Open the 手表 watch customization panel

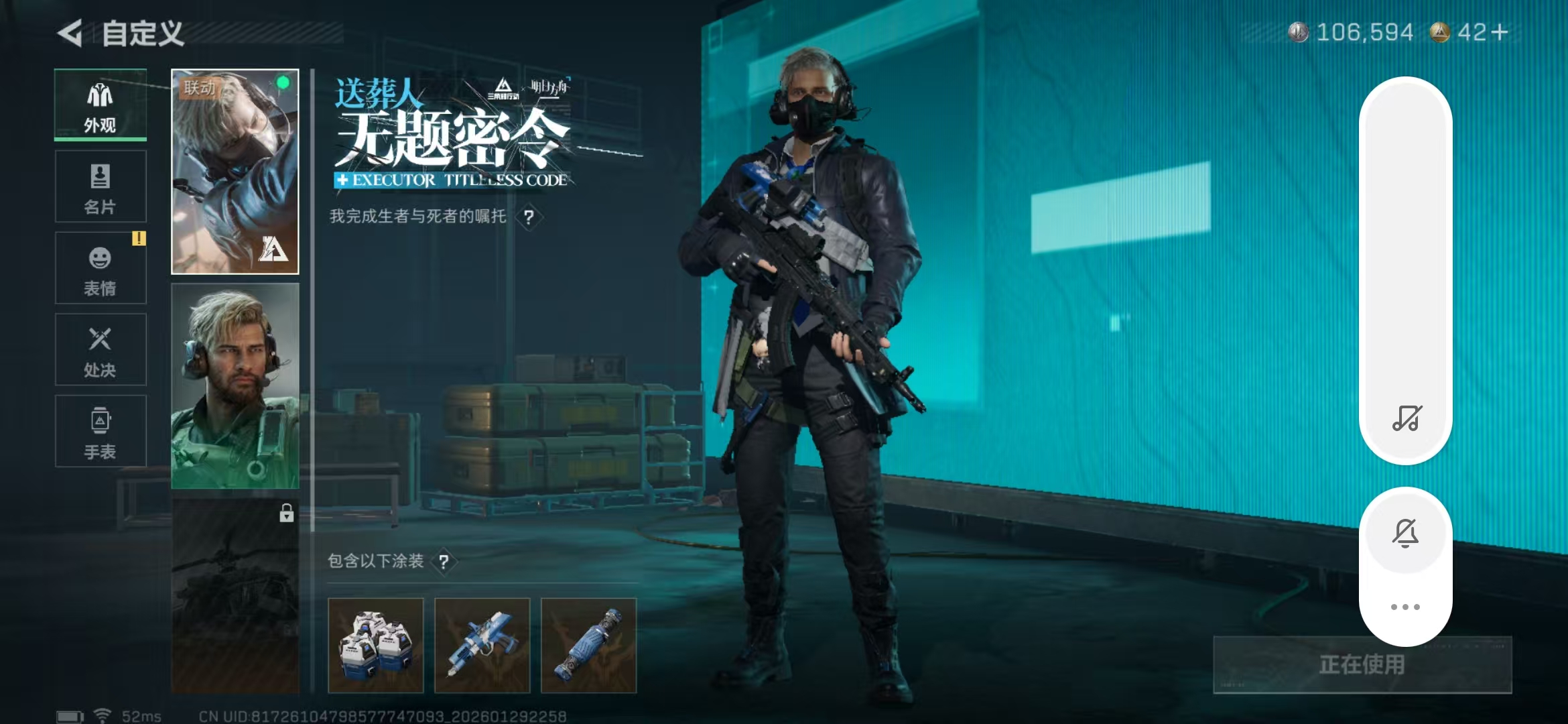point(101,431)
